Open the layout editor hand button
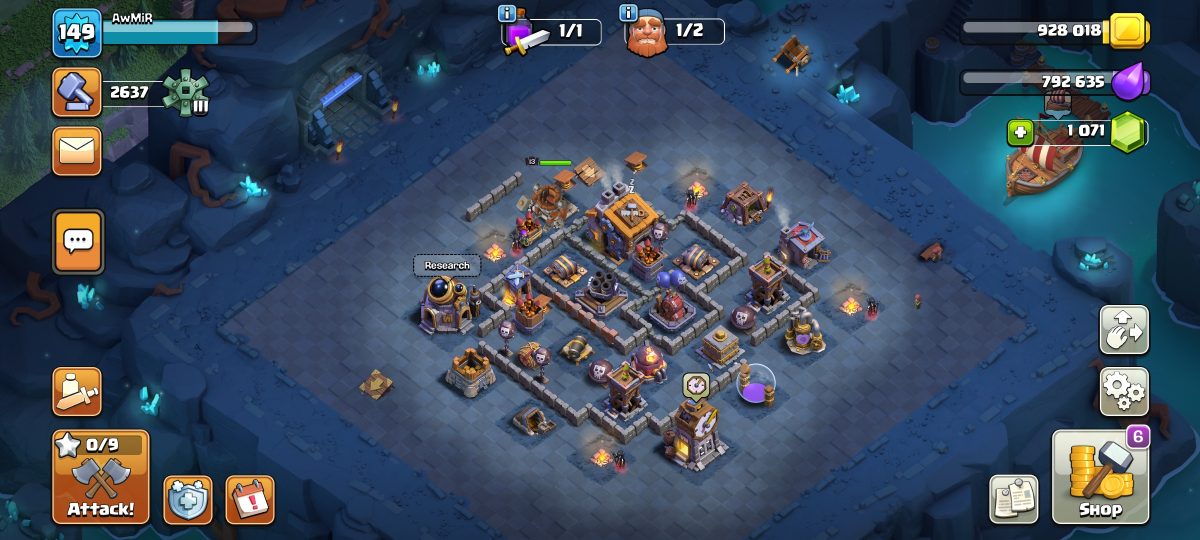Image resolution: width=1200 pixels, height=540 pixels. [x=1124, y=329]
